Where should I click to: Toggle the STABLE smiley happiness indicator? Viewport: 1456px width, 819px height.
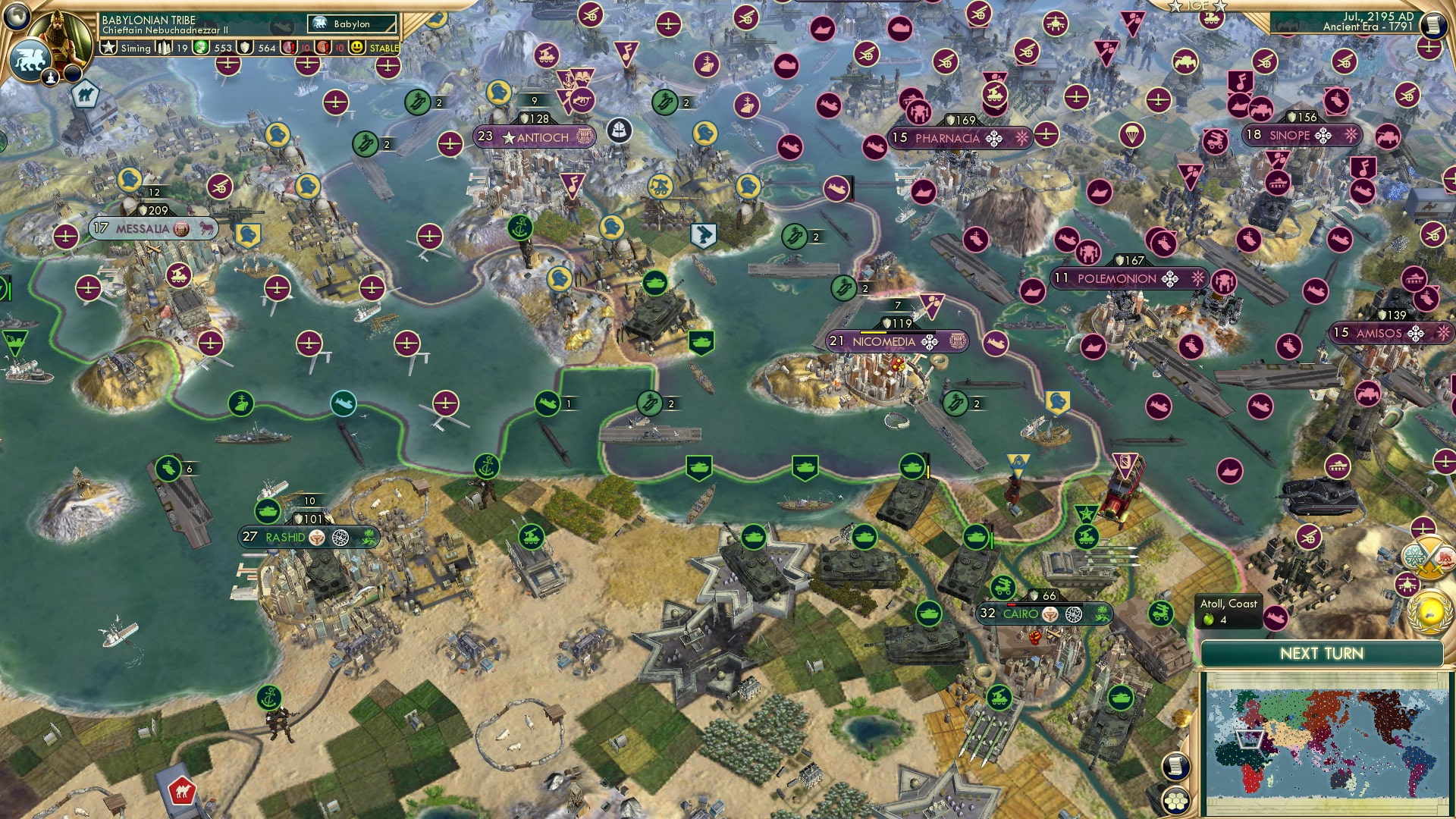click(356, 47)
